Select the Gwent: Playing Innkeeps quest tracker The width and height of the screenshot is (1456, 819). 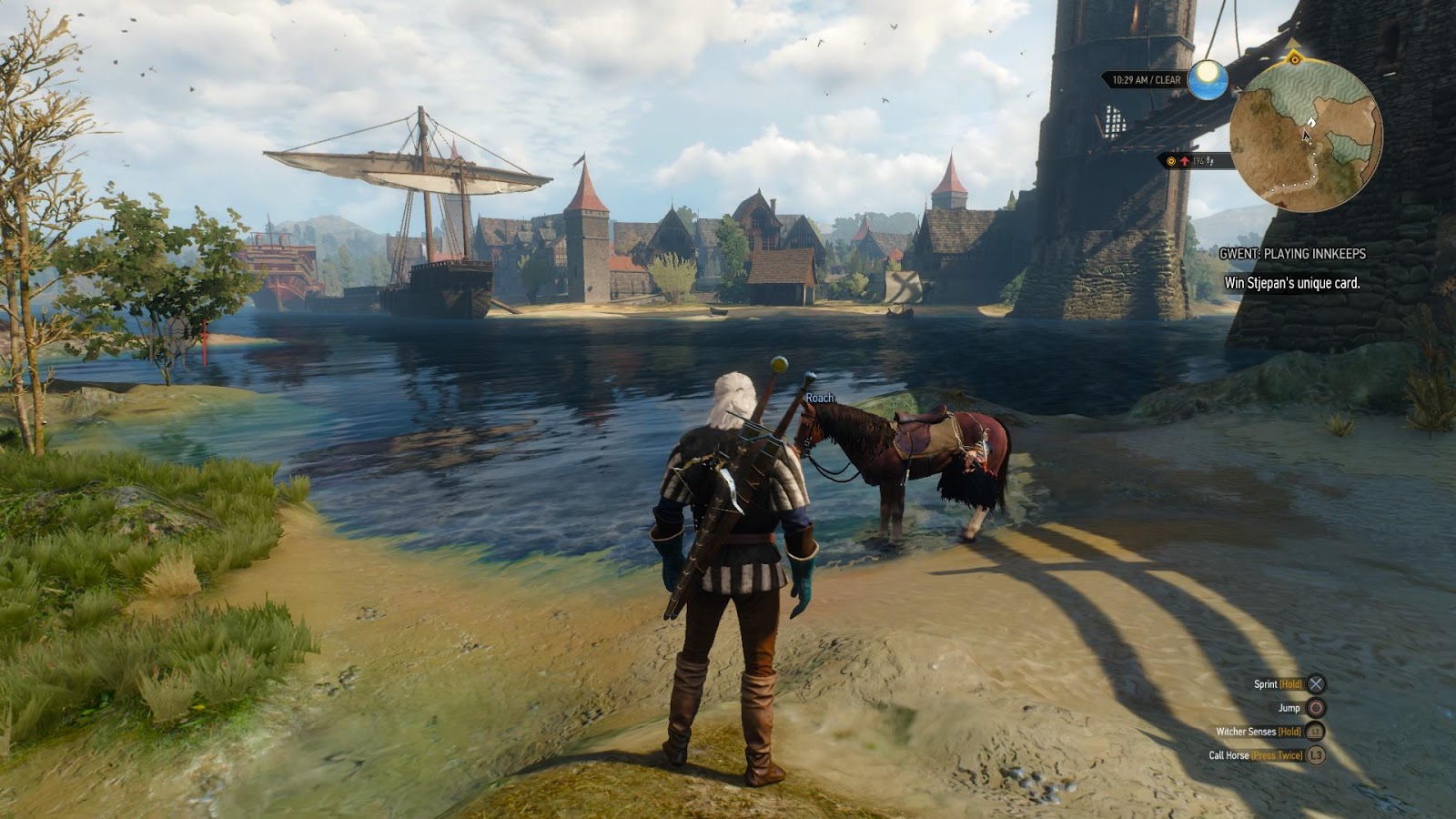(x=1292, y=254)
